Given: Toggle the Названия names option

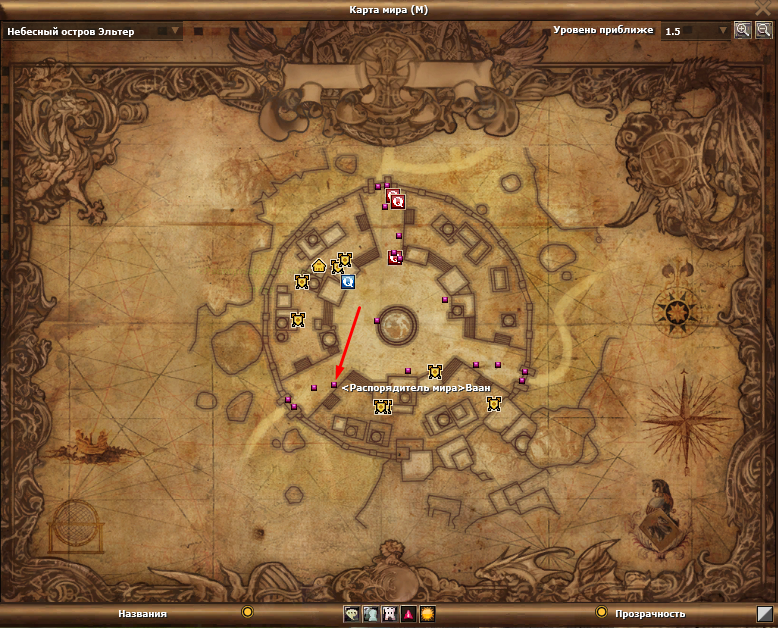Looking at the screenshot, I should tap(247, 612).
